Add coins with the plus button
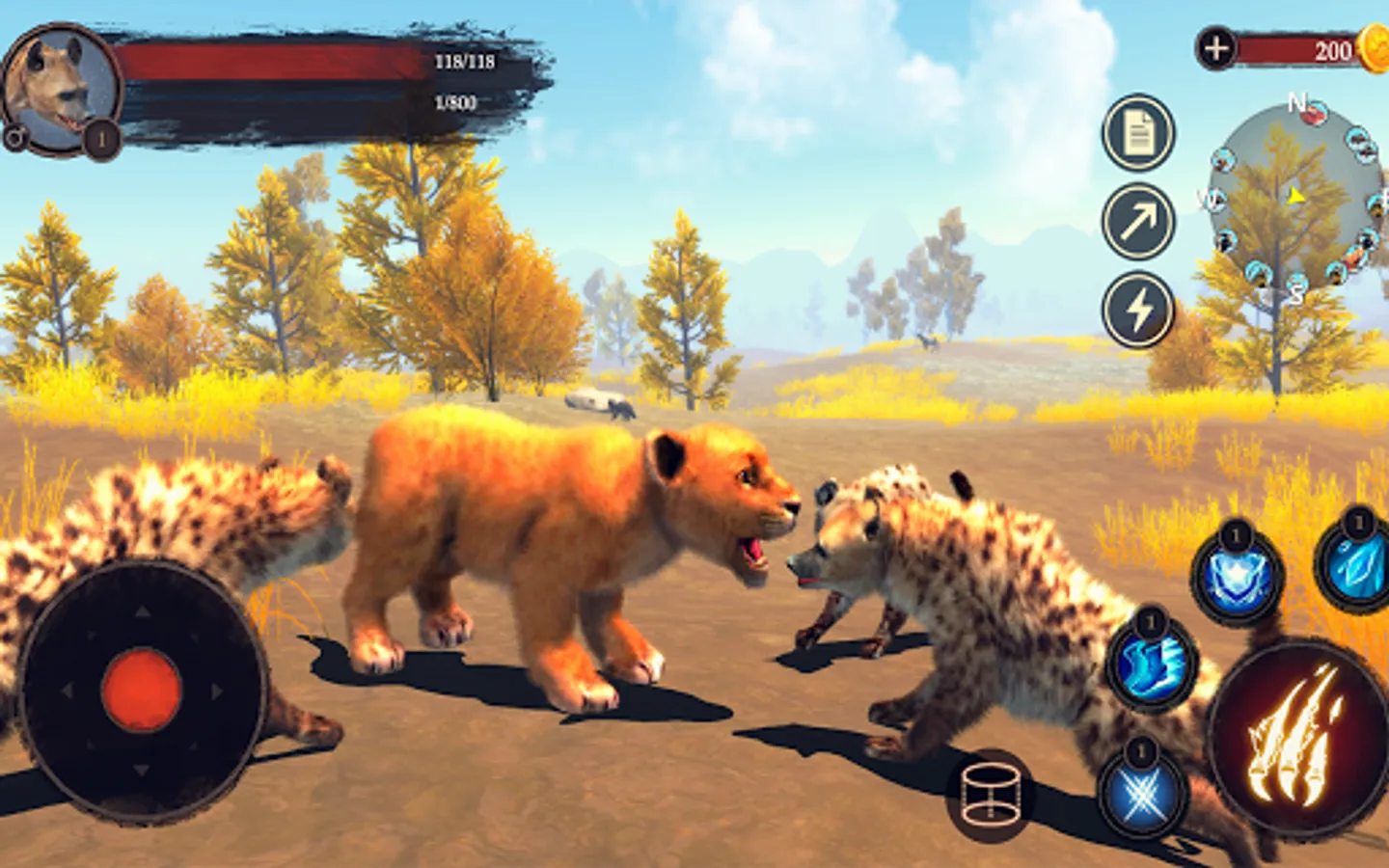The height and width of the screenshot is (868, 1389). point(1216,48)
